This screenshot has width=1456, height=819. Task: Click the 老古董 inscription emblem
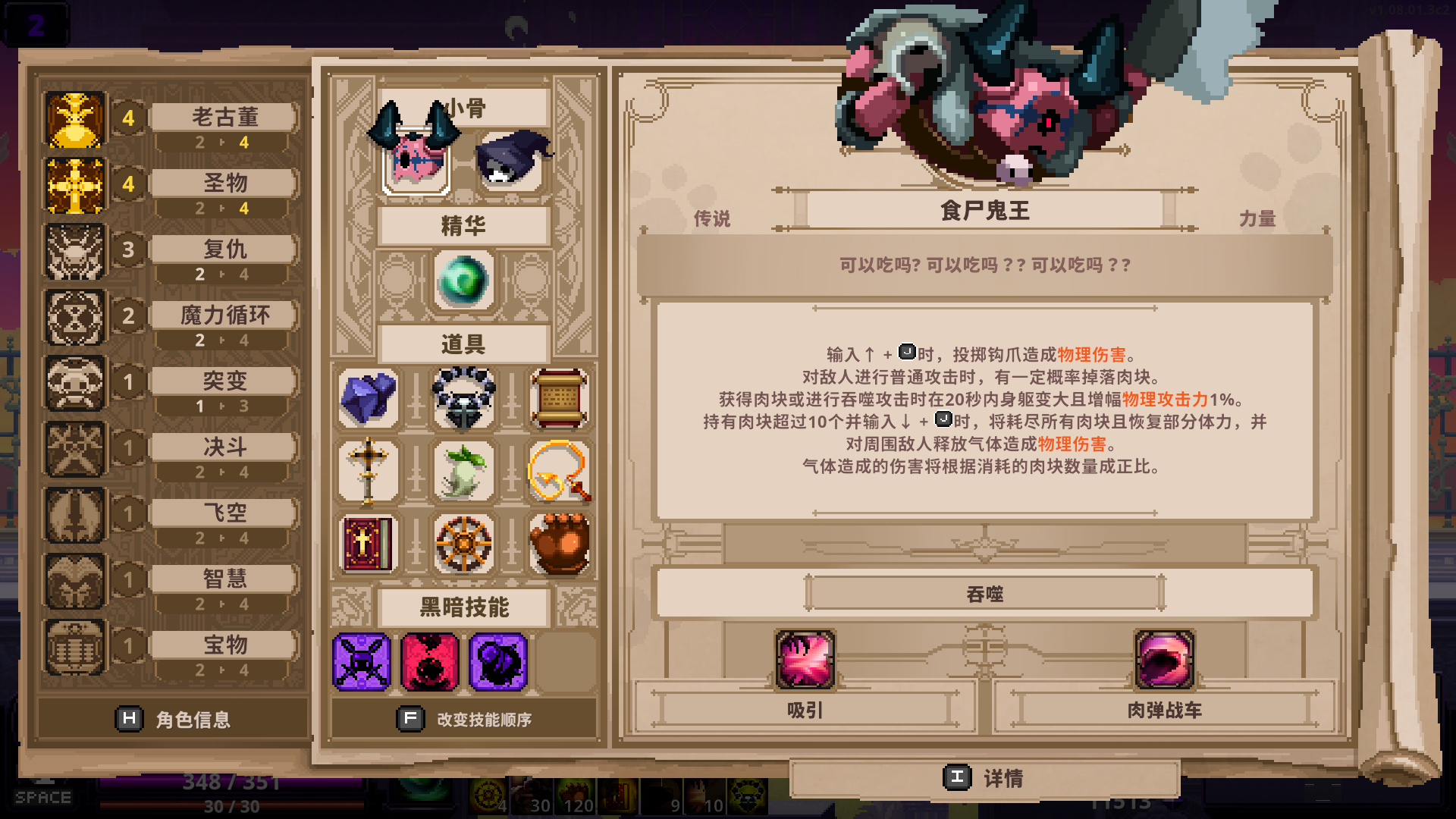75,120
